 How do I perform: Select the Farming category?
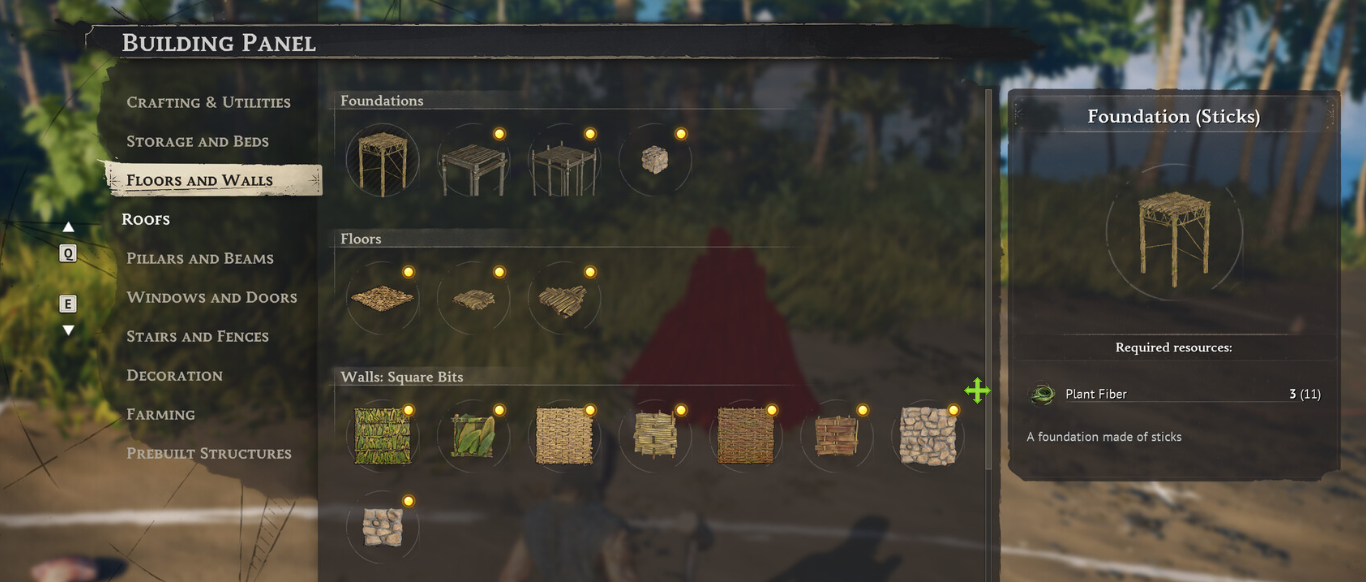[x=160, y=414]
